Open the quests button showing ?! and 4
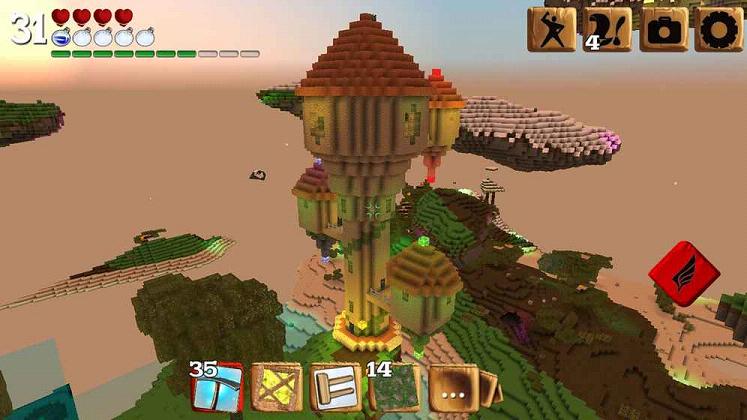This screenshot has height=420, width=747. [607, 29]
